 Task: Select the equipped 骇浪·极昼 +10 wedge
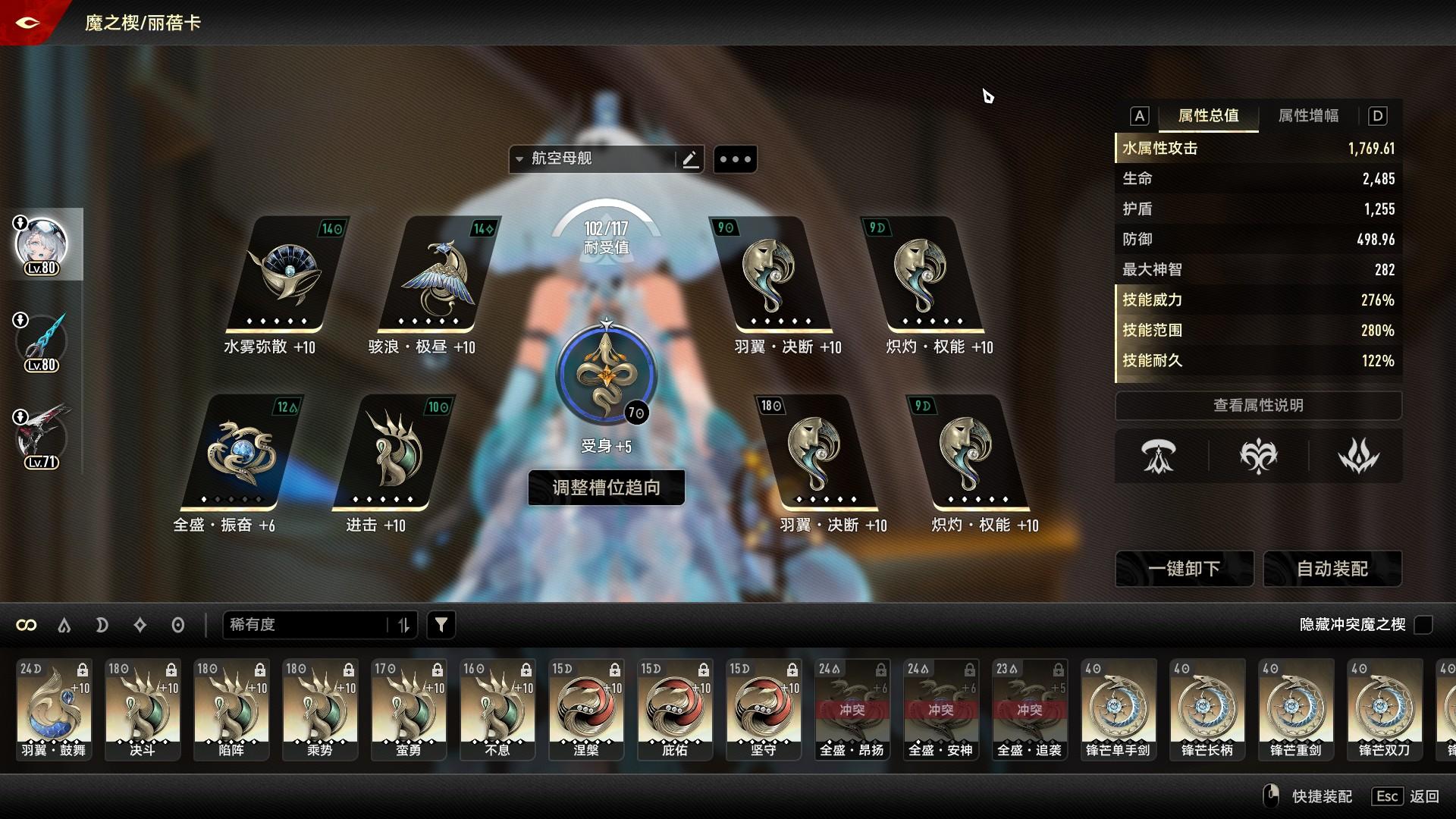438,275
